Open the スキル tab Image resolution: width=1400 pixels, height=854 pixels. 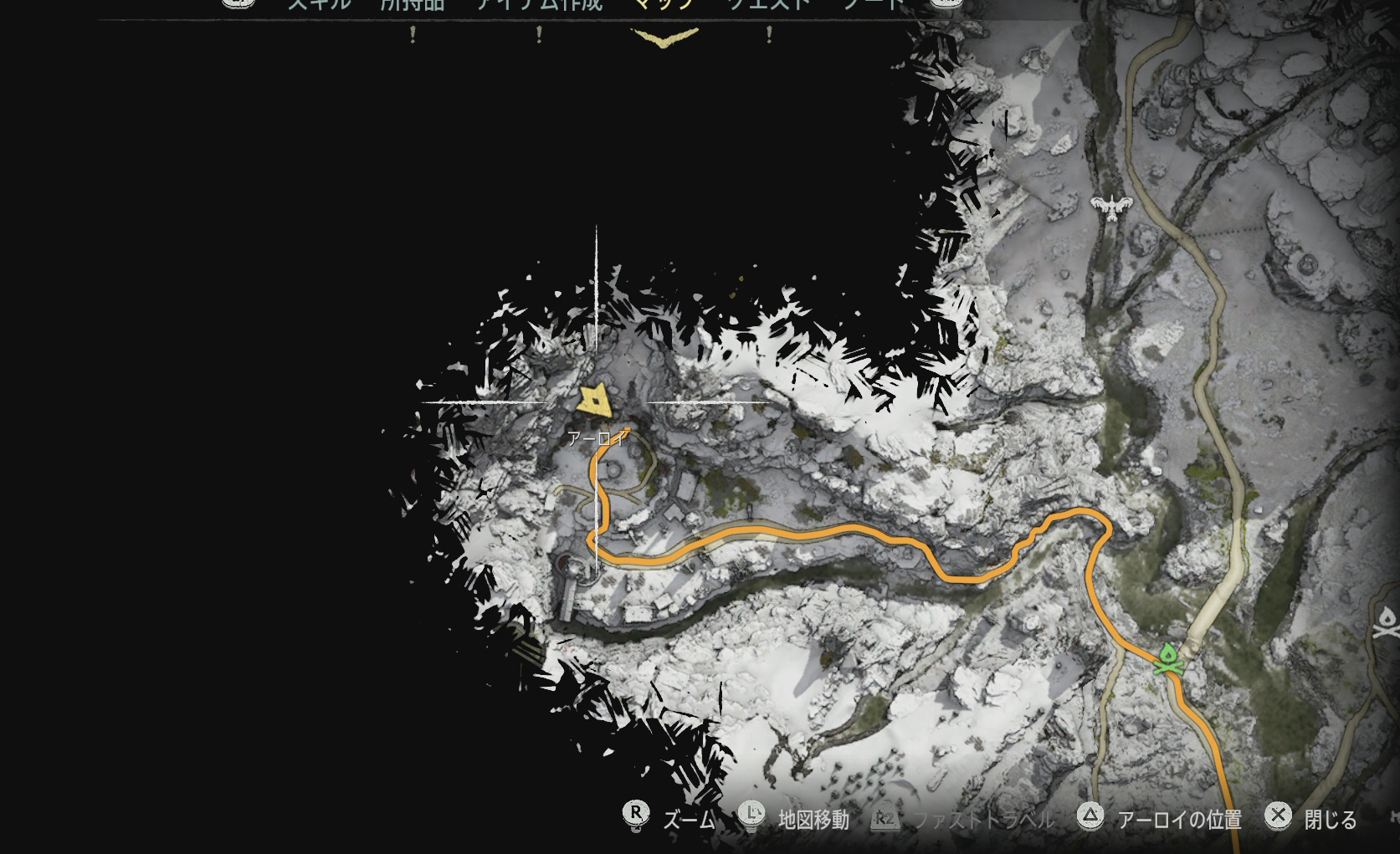pyautogui.click(x=319, y=3)
